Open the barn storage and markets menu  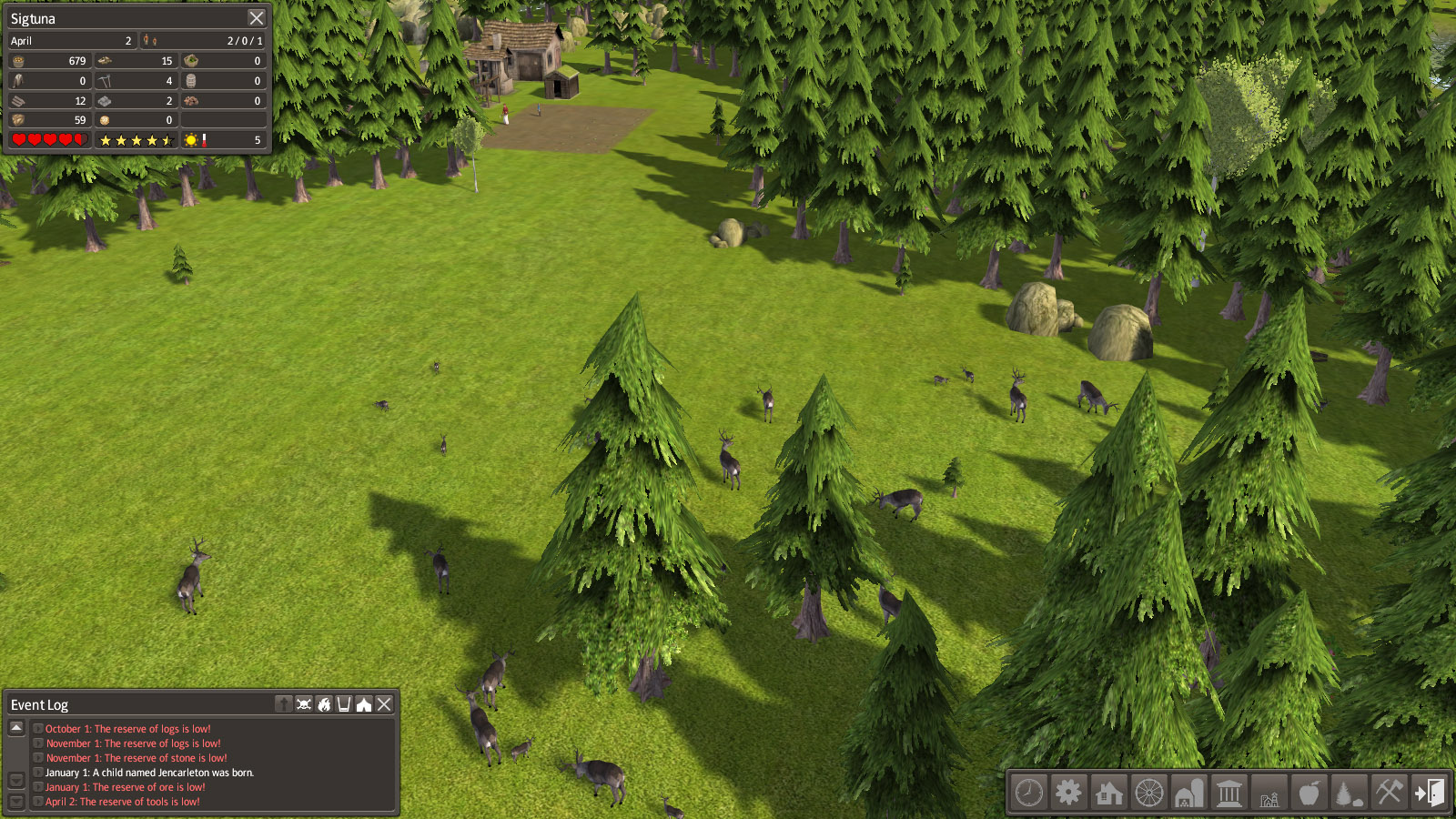pos(1188,793)
